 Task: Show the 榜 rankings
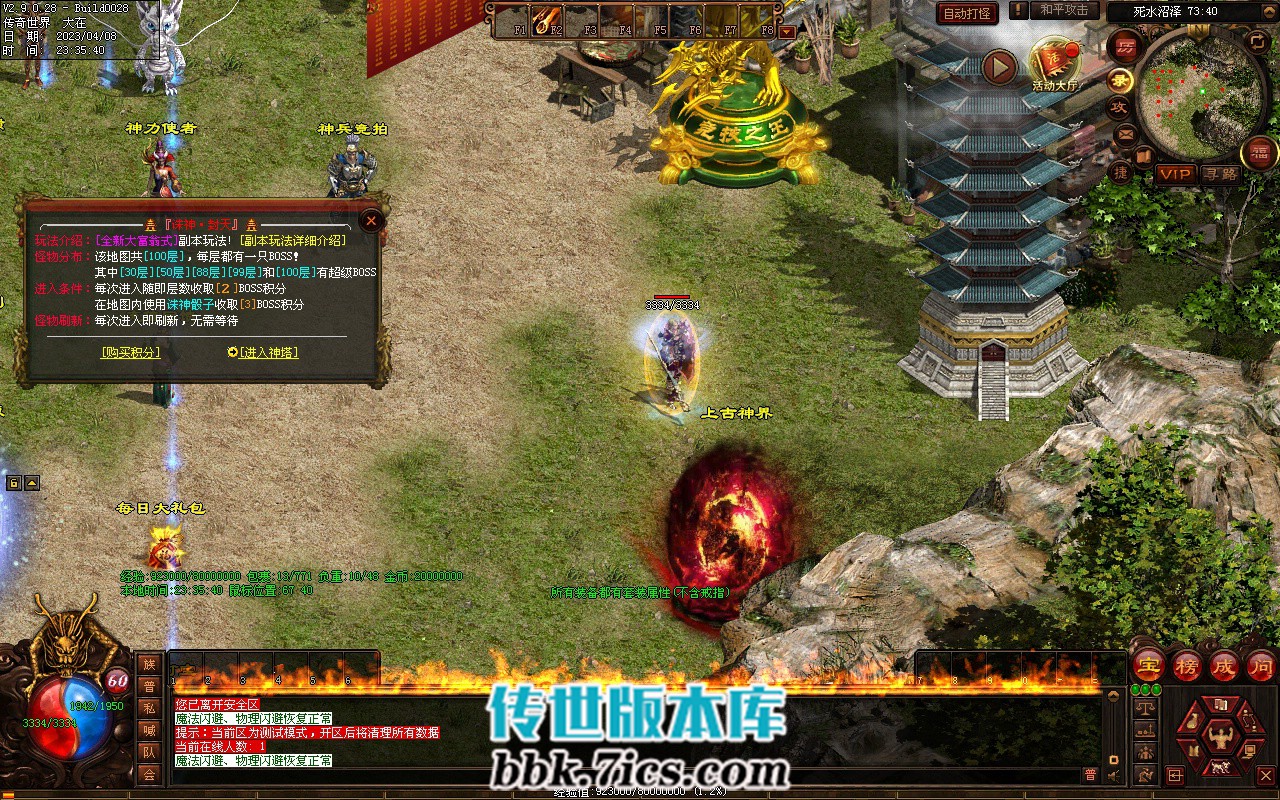(x=1187, y=665)
